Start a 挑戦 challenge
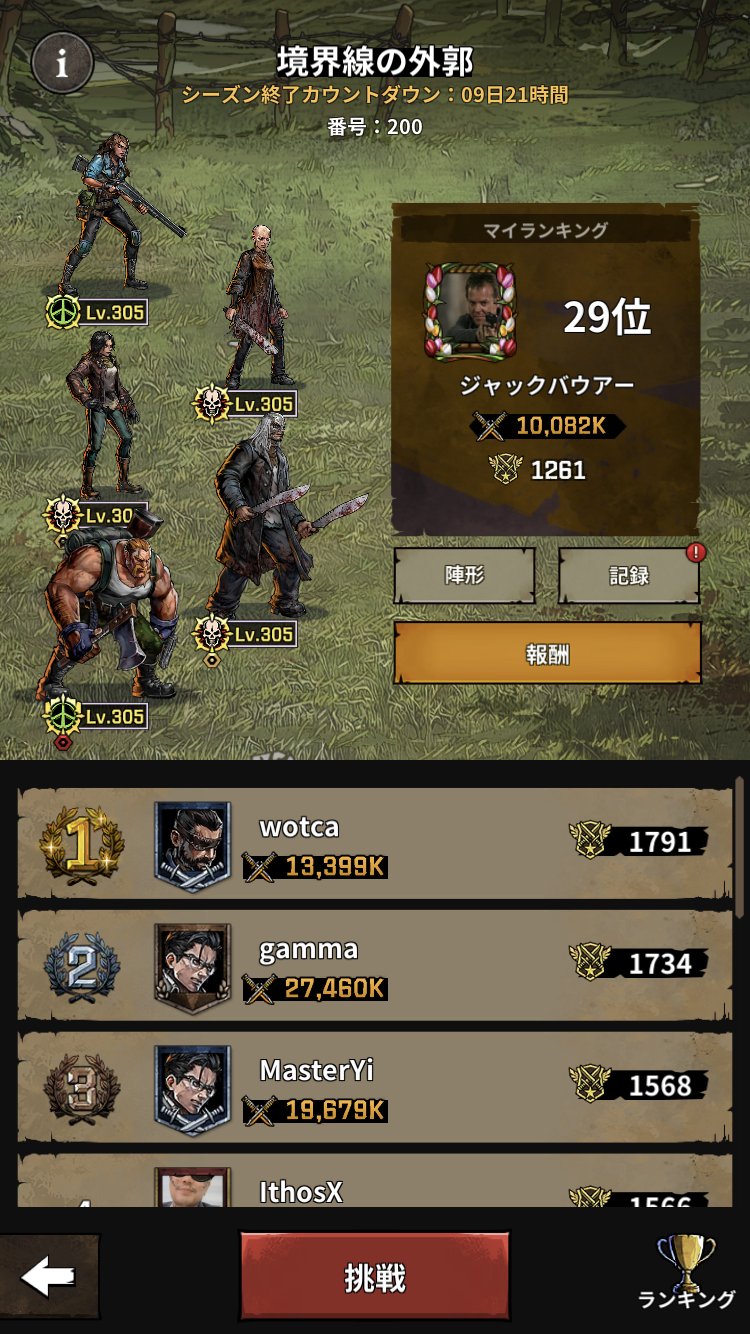750x1334 pixels. pyautogui.click(x=375, y=1277)
